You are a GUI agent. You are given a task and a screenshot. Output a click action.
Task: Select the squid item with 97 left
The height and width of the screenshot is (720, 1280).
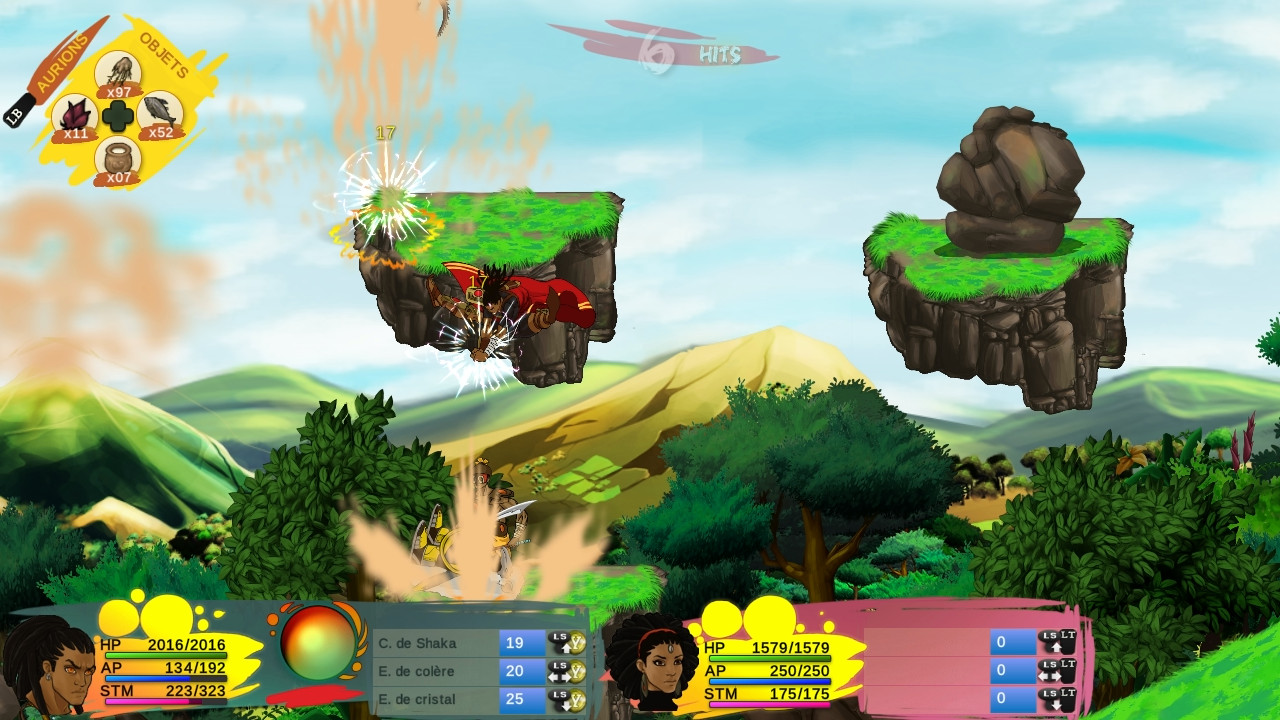[x=118, y=73]
